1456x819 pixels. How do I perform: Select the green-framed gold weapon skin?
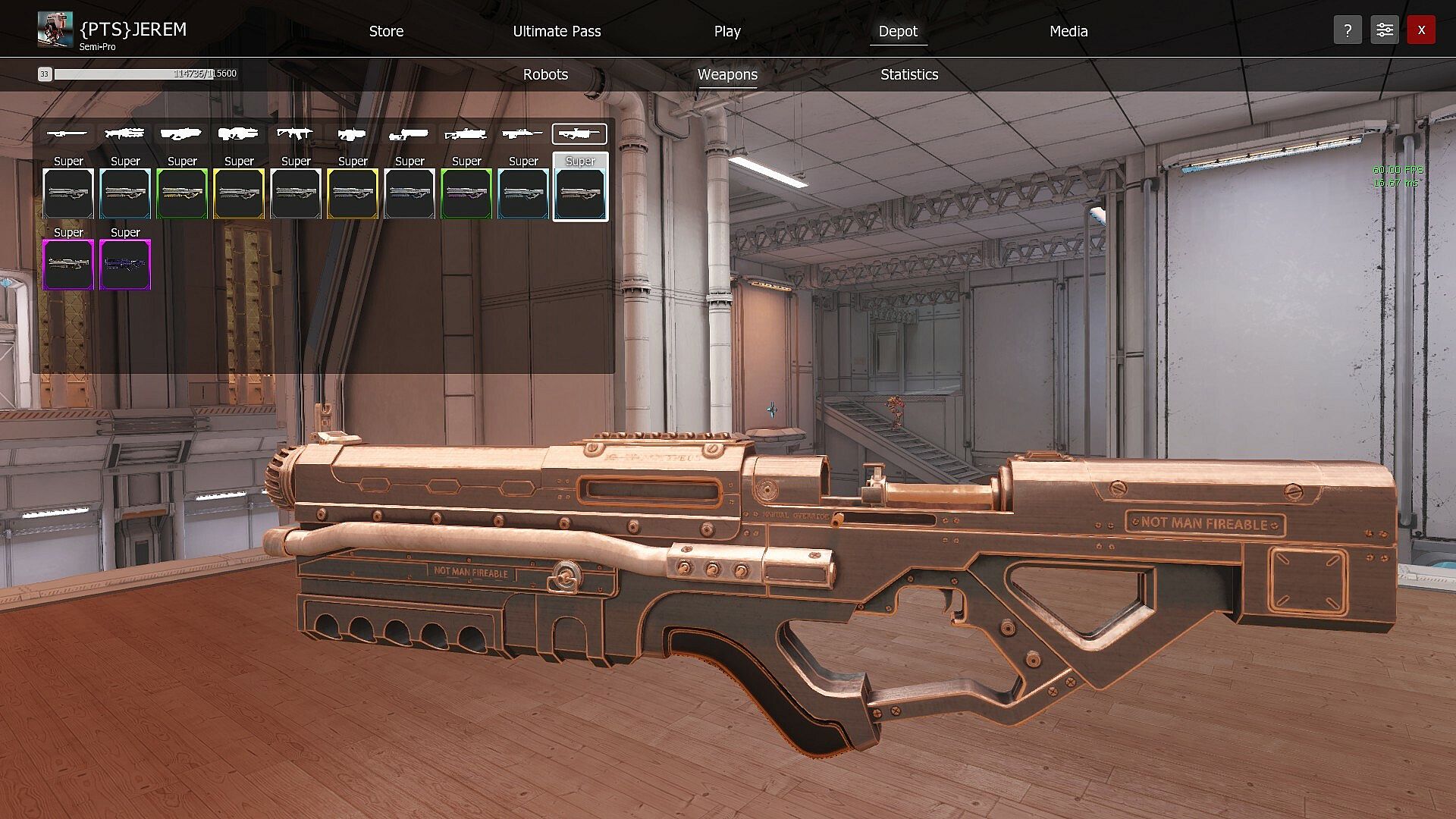click(x=182, y=193)
